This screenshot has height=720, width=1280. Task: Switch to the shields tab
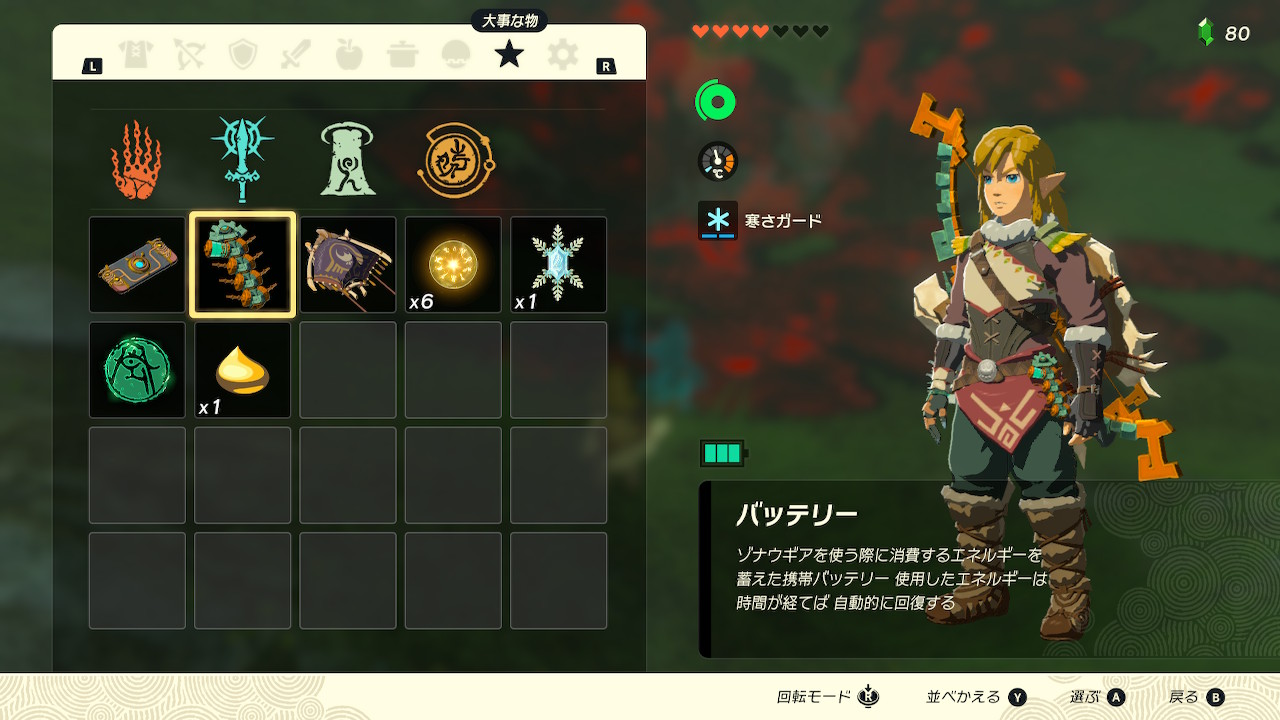pyautogui.click(x=243, y=54)
